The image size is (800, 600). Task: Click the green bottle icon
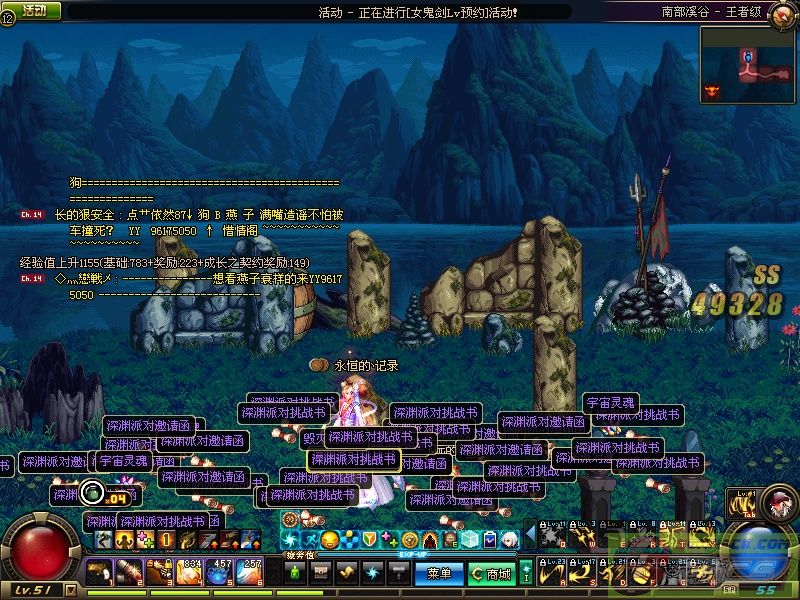[295, 573]
